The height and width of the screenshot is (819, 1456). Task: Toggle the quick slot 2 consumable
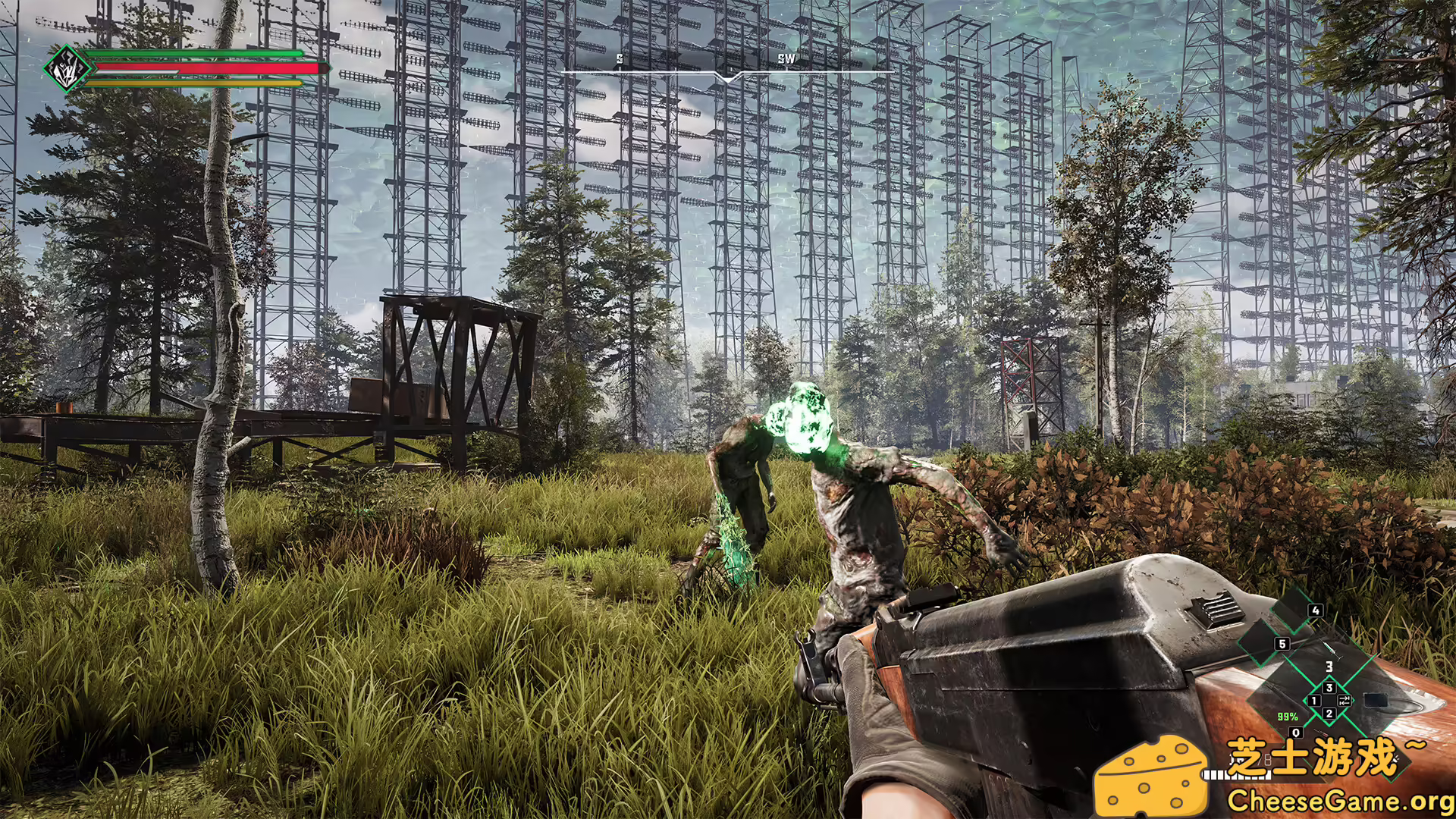[x=1329, y=714]
